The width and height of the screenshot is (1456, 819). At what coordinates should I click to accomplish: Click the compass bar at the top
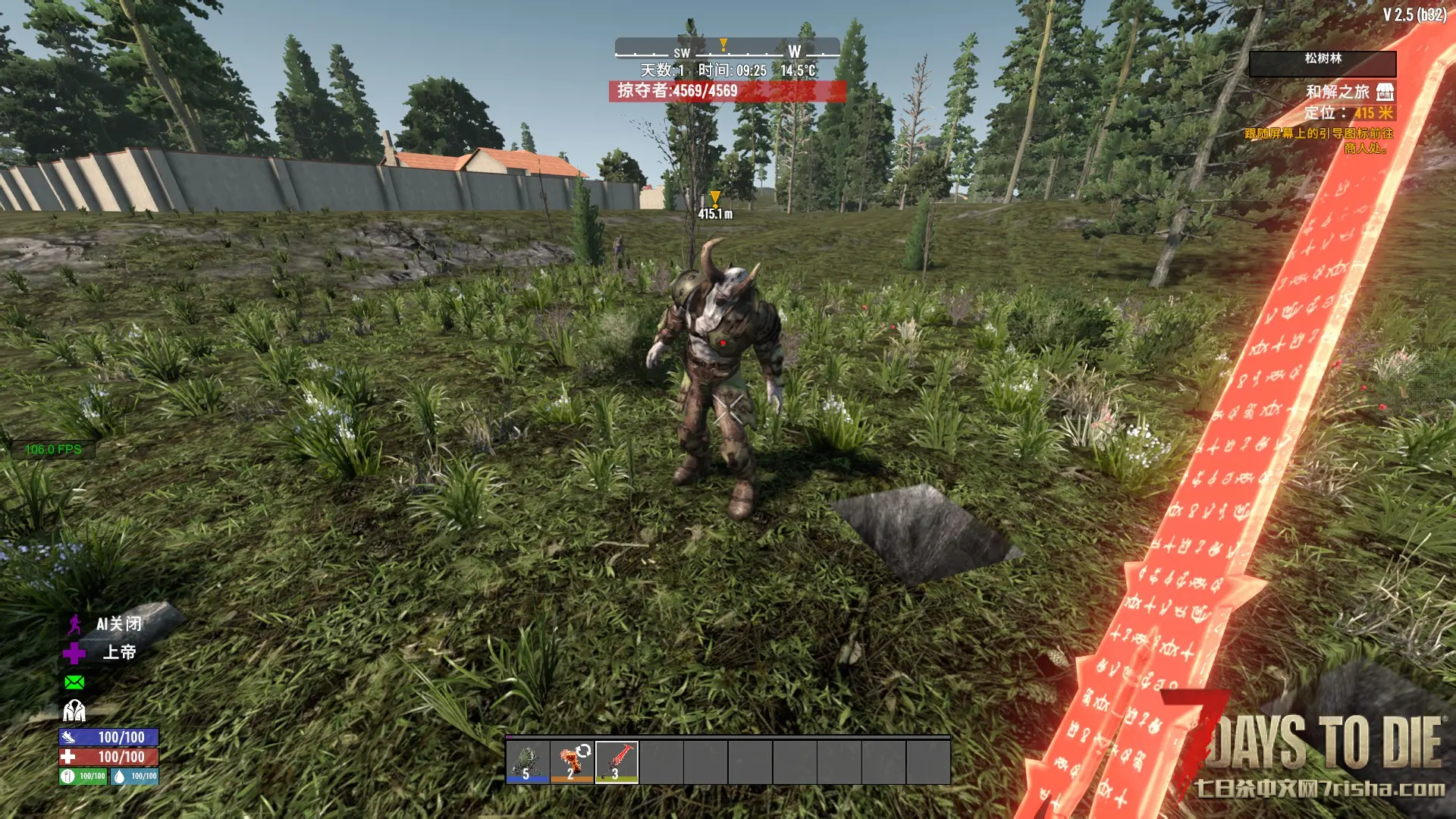[726, 50]
